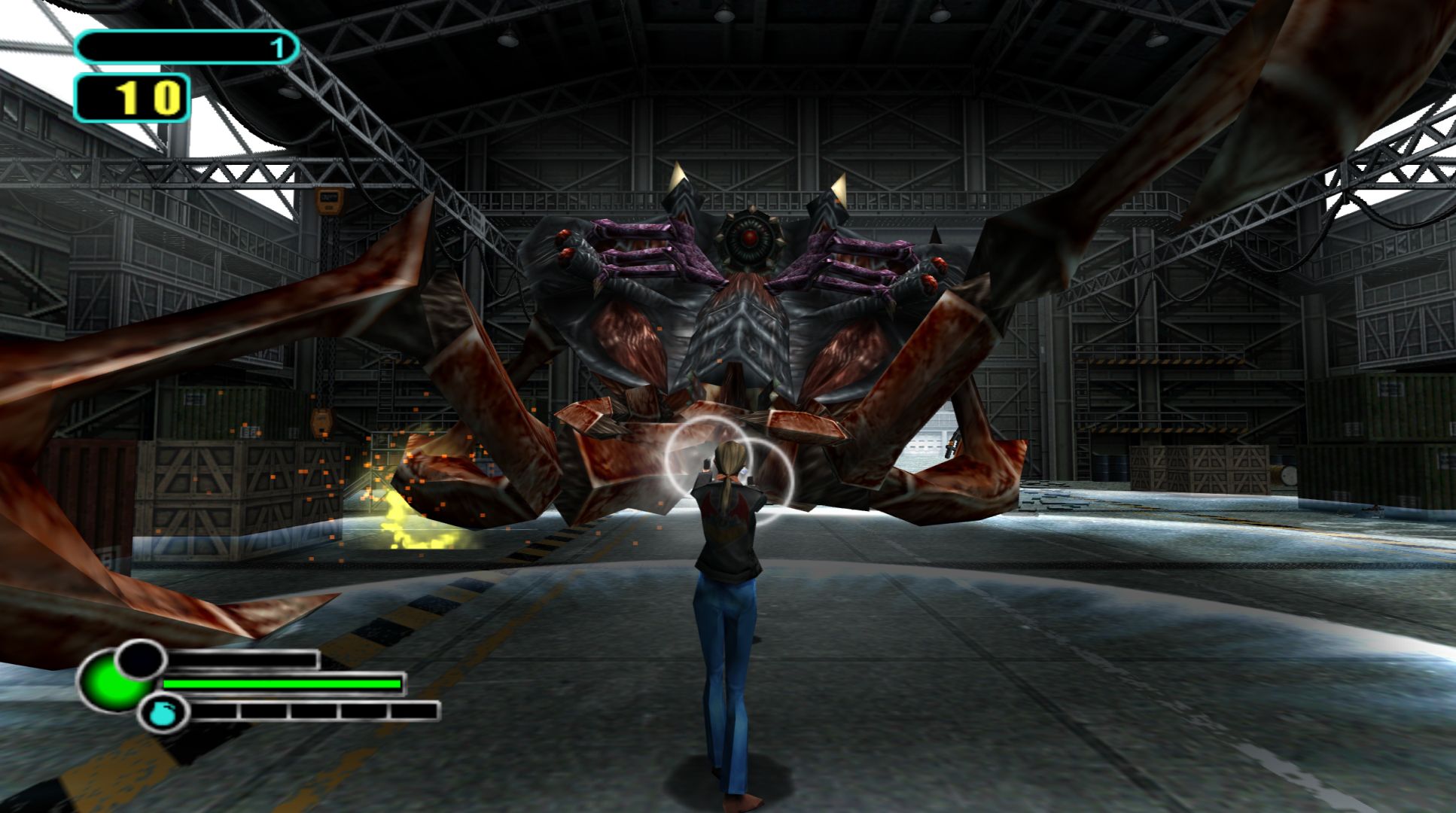This screenshot has height=813, width=1456.
Task: Click the cyan grenade icon
Action: (x=157, y=713)
